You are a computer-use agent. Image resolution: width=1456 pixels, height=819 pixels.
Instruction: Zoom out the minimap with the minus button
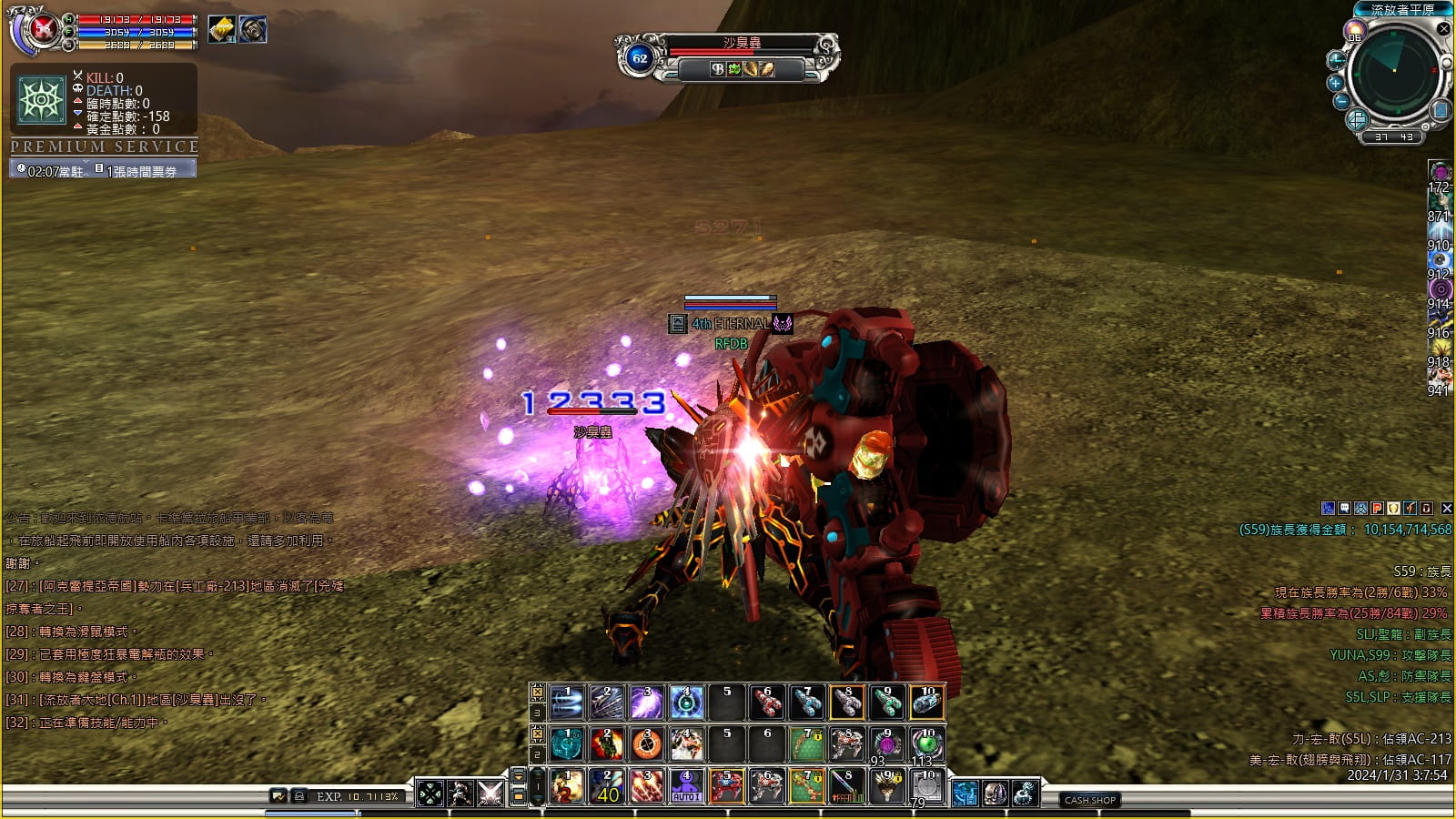[1341, 101]
